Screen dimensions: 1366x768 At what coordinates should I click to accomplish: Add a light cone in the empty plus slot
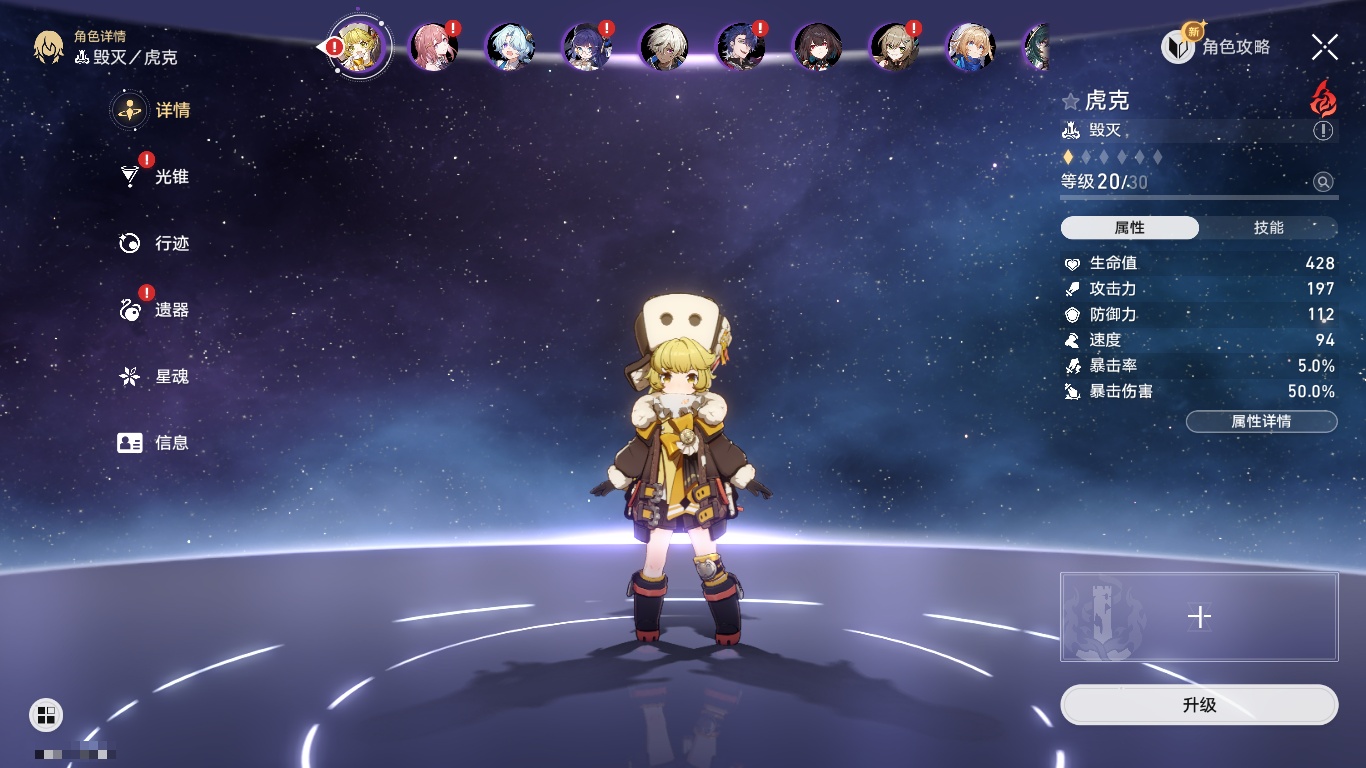tap(1199, 617)
